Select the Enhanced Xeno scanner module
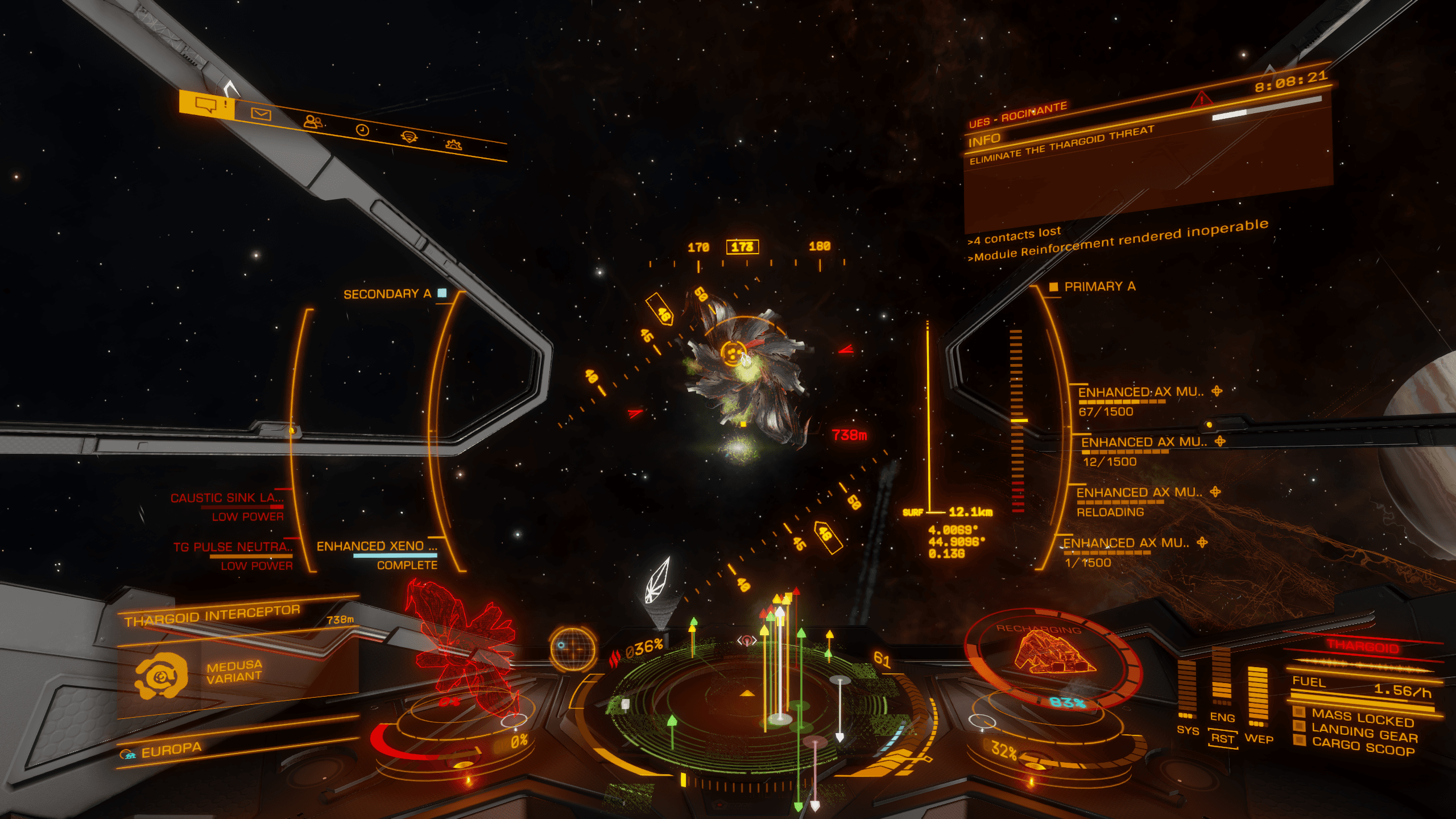 coord(377,547)
